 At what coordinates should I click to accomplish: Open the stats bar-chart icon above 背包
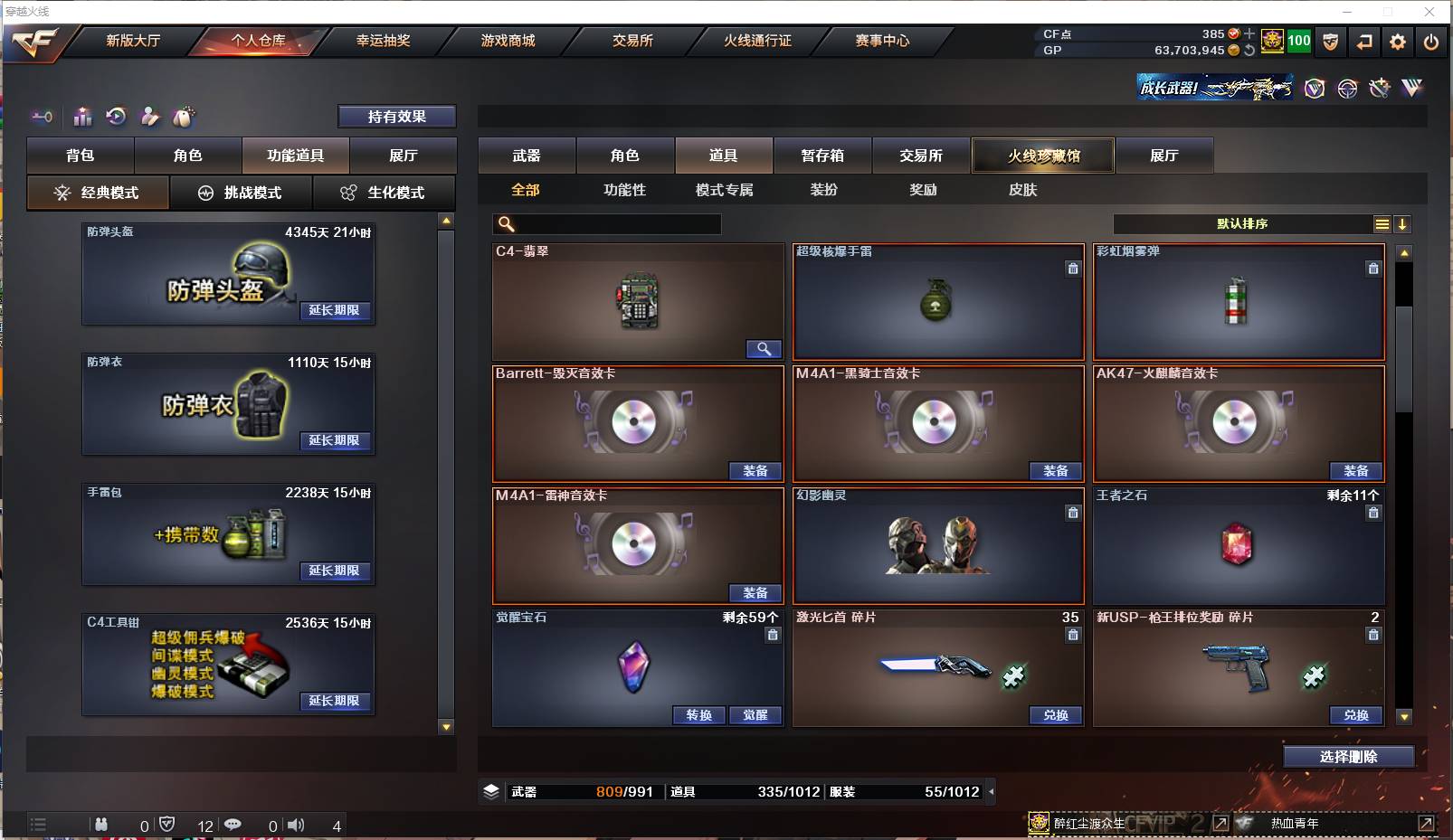point(81,116)
